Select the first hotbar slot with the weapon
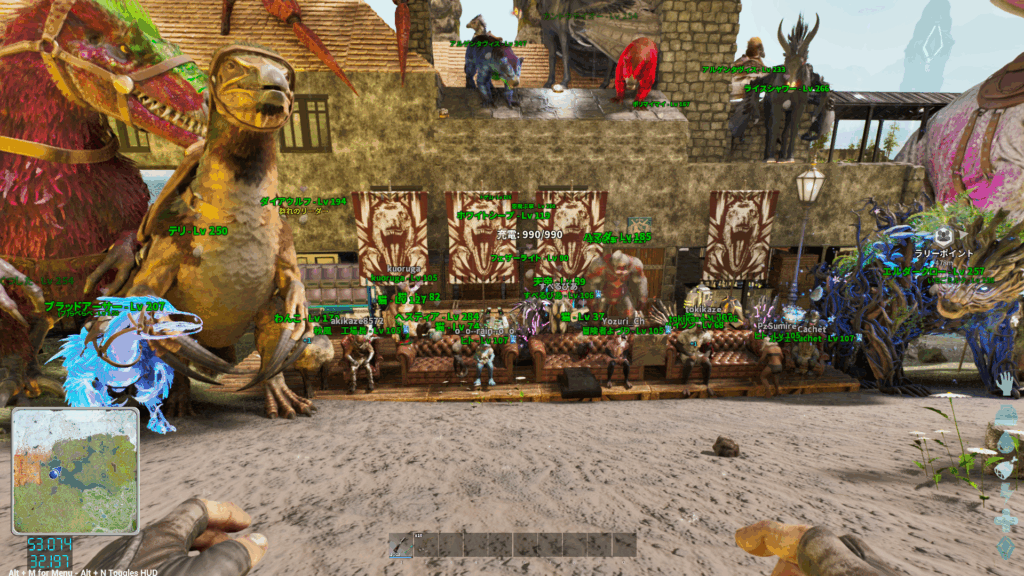The height and width of the screenshot is (576, 1024). coord(401,544)
